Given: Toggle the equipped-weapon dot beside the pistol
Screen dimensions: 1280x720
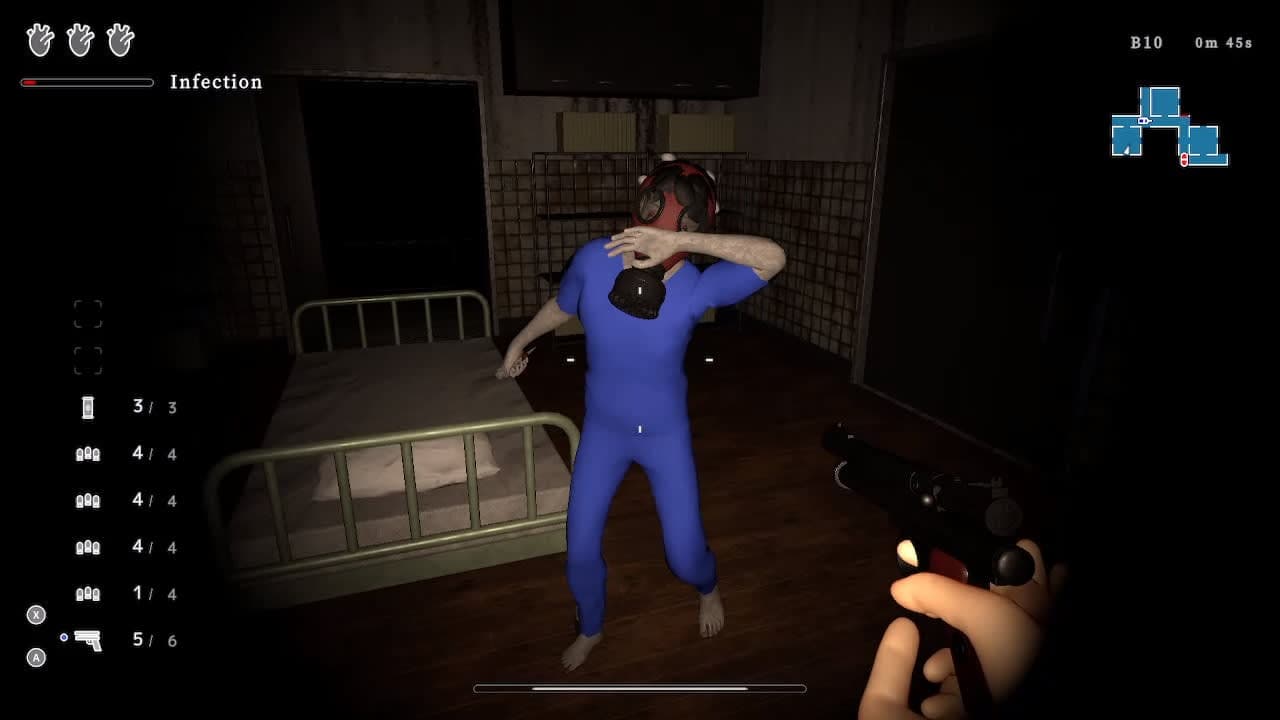Looking at the screenshot, I should 64,637.
